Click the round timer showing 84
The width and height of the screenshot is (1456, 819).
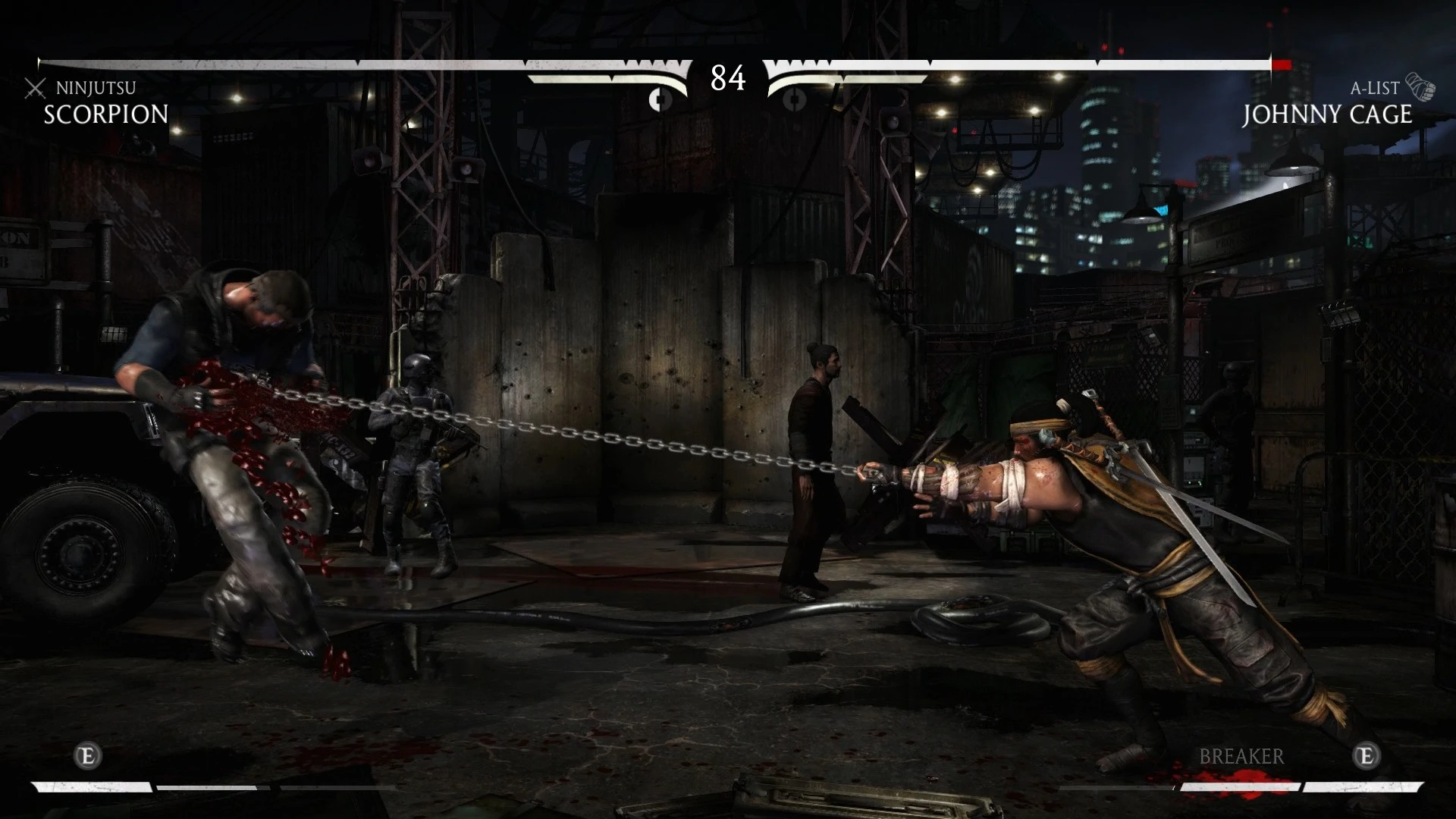click(726, 78)
